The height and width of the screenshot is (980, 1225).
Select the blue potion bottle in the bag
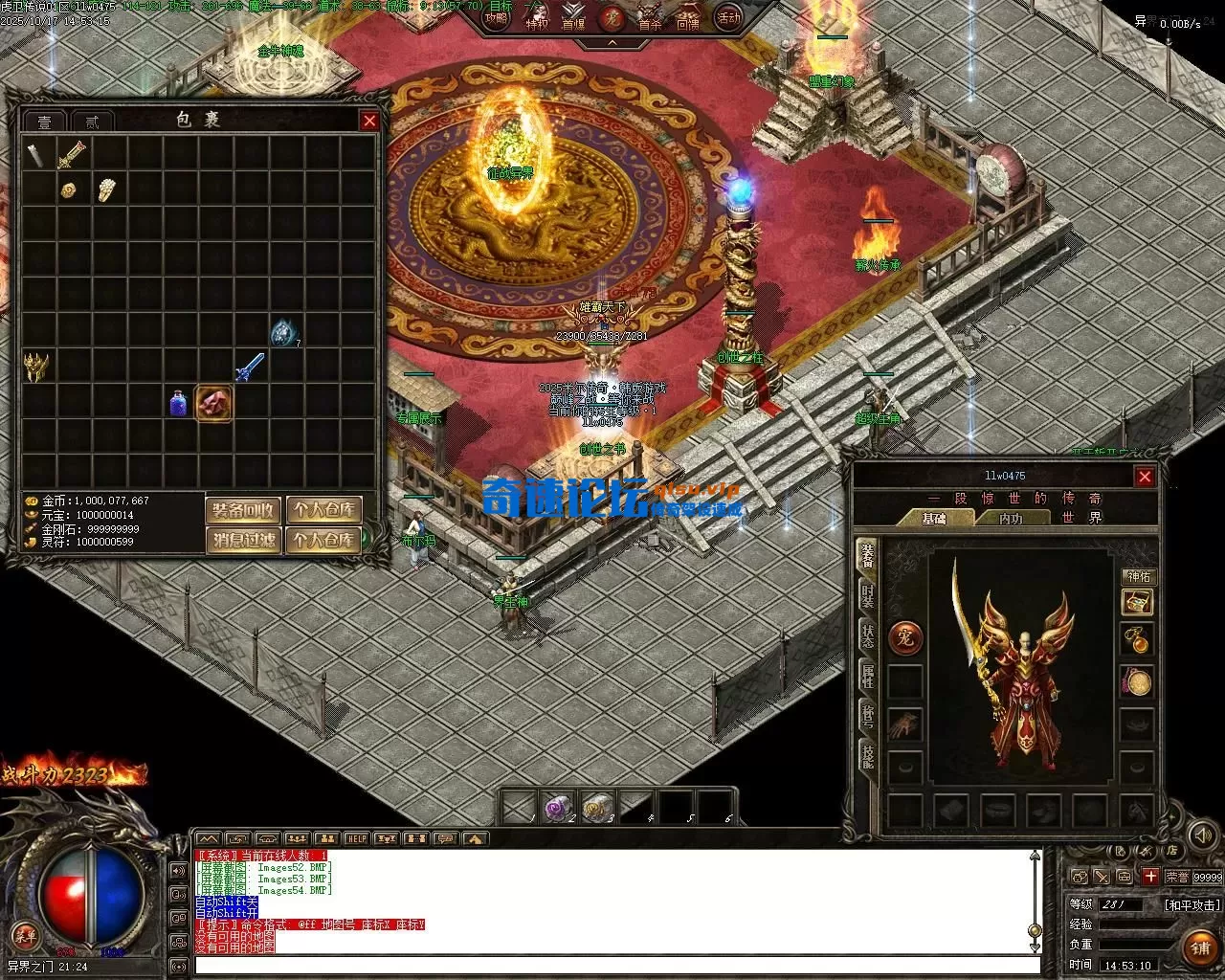(x=178, y=403)
